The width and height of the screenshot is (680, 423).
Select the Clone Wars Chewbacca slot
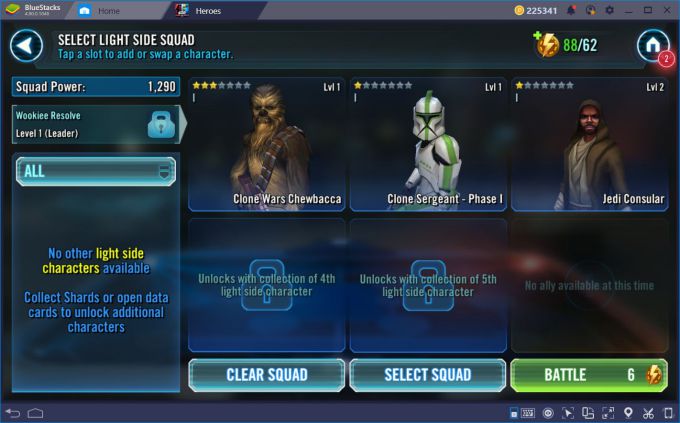point(266,144)
